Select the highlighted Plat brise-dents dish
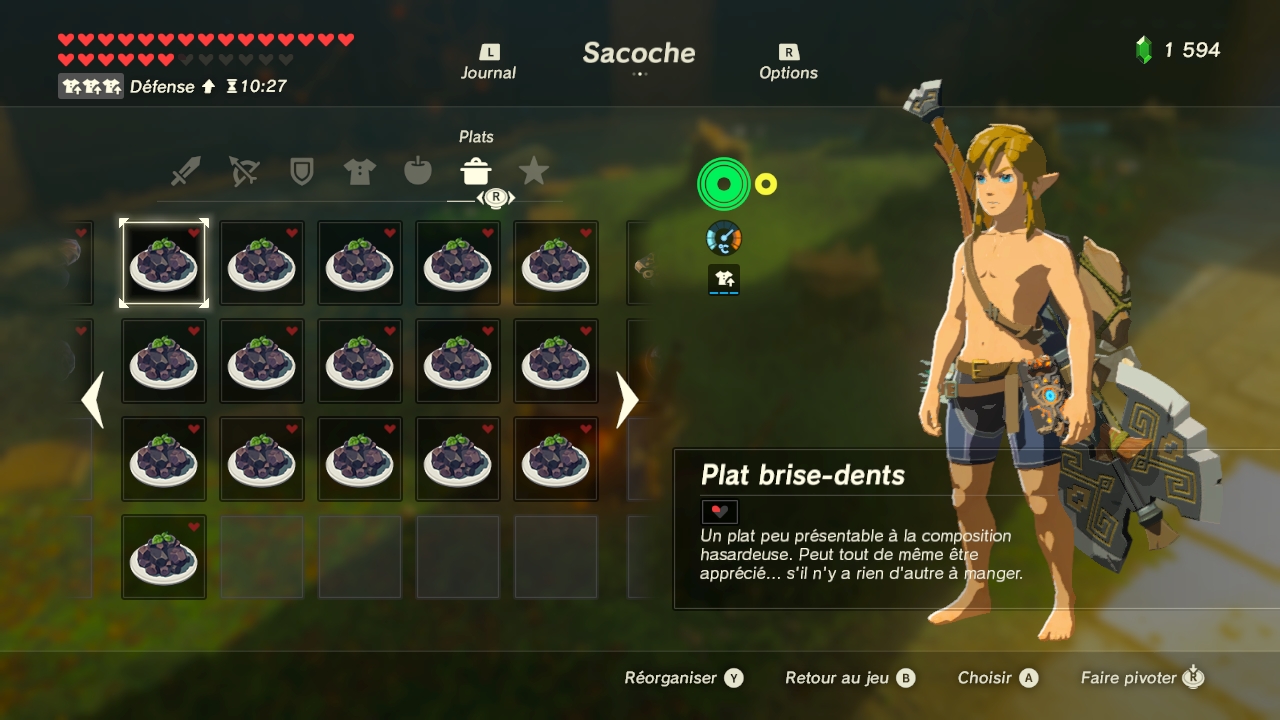1280x720 pixels. coord(164,263)
